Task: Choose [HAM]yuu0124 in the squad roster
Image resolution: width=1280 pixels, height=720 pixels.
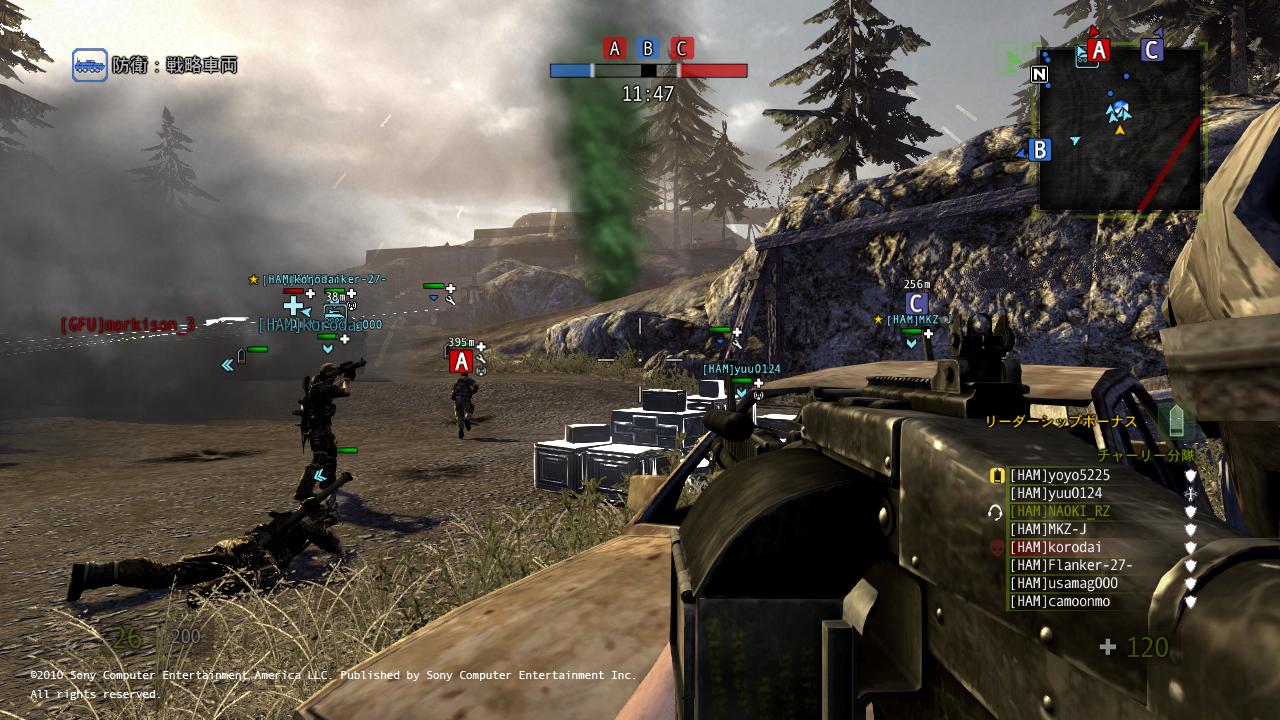Action: tap(1055, 494)
